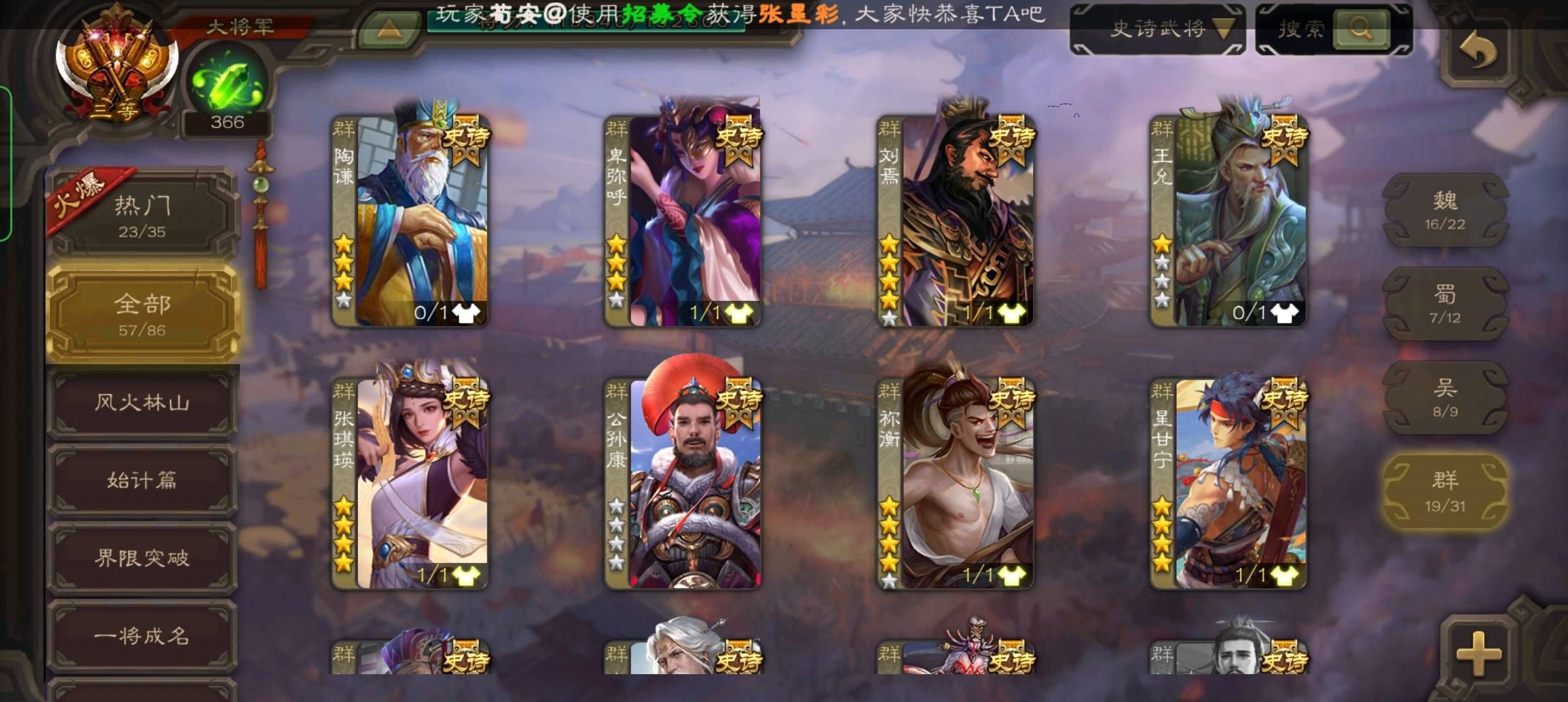Filter generals by 吴 faction
The height and width of the screenshot is (702, 1568).
1444,398
